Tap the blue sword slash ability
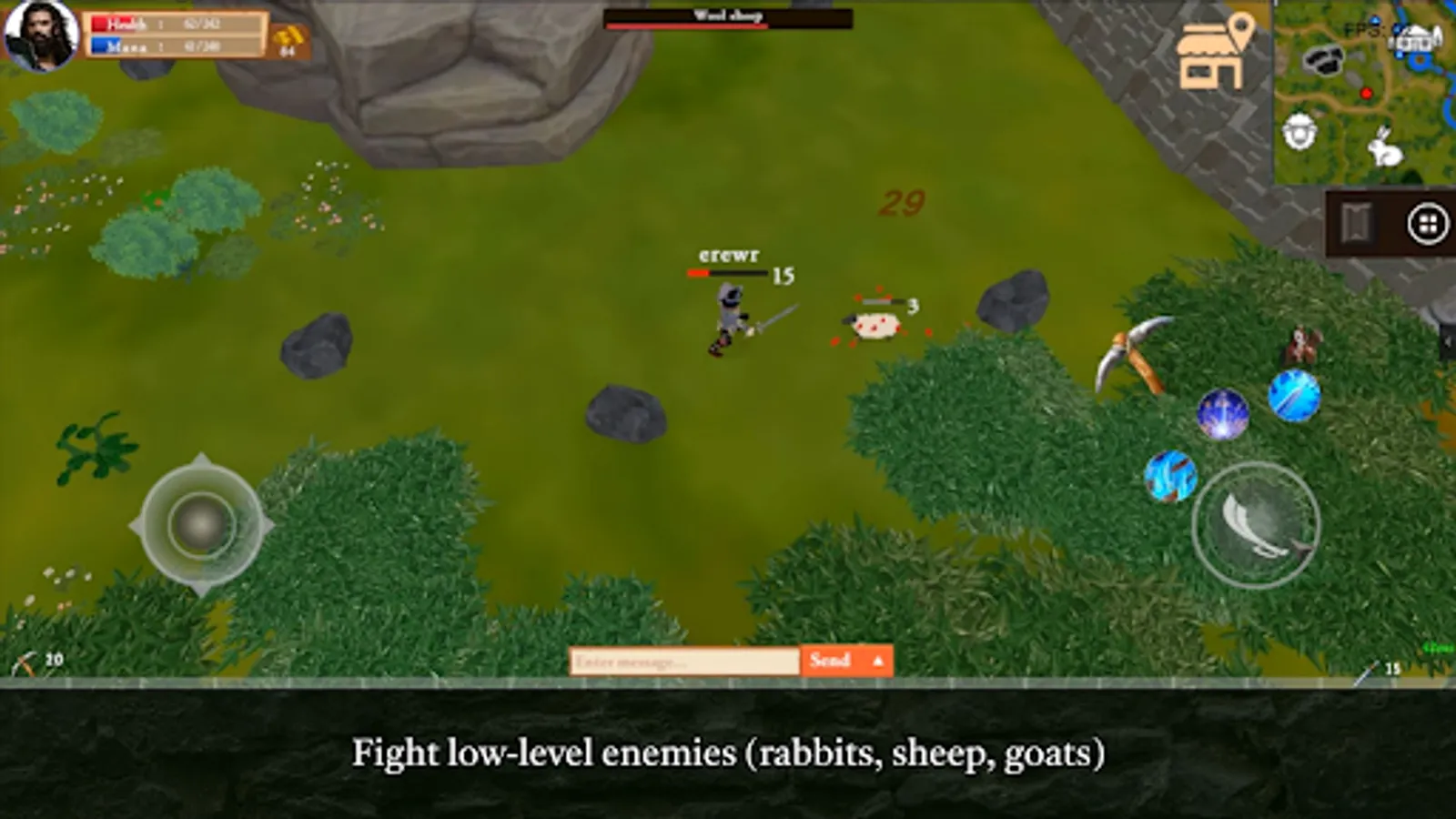The width and height of the screenshot is (1456, 819). click(1295, 396)
